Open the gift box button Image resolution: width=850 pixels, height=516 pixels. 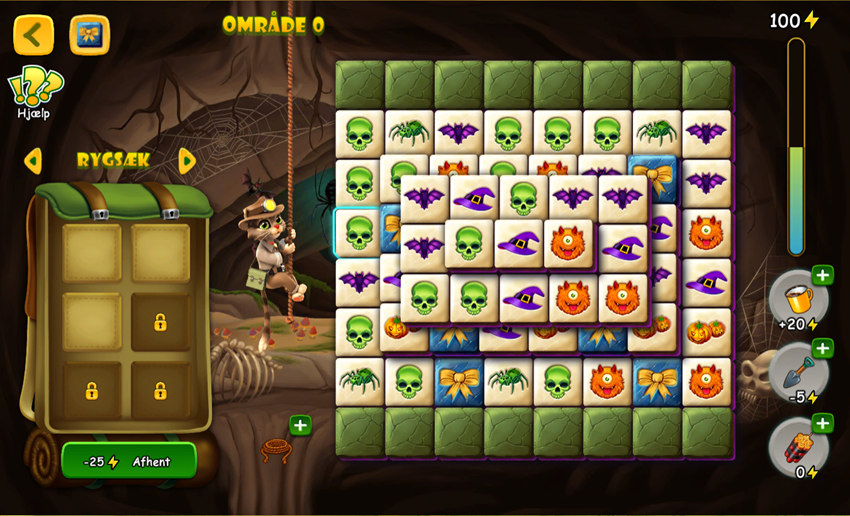click(89, 35)
